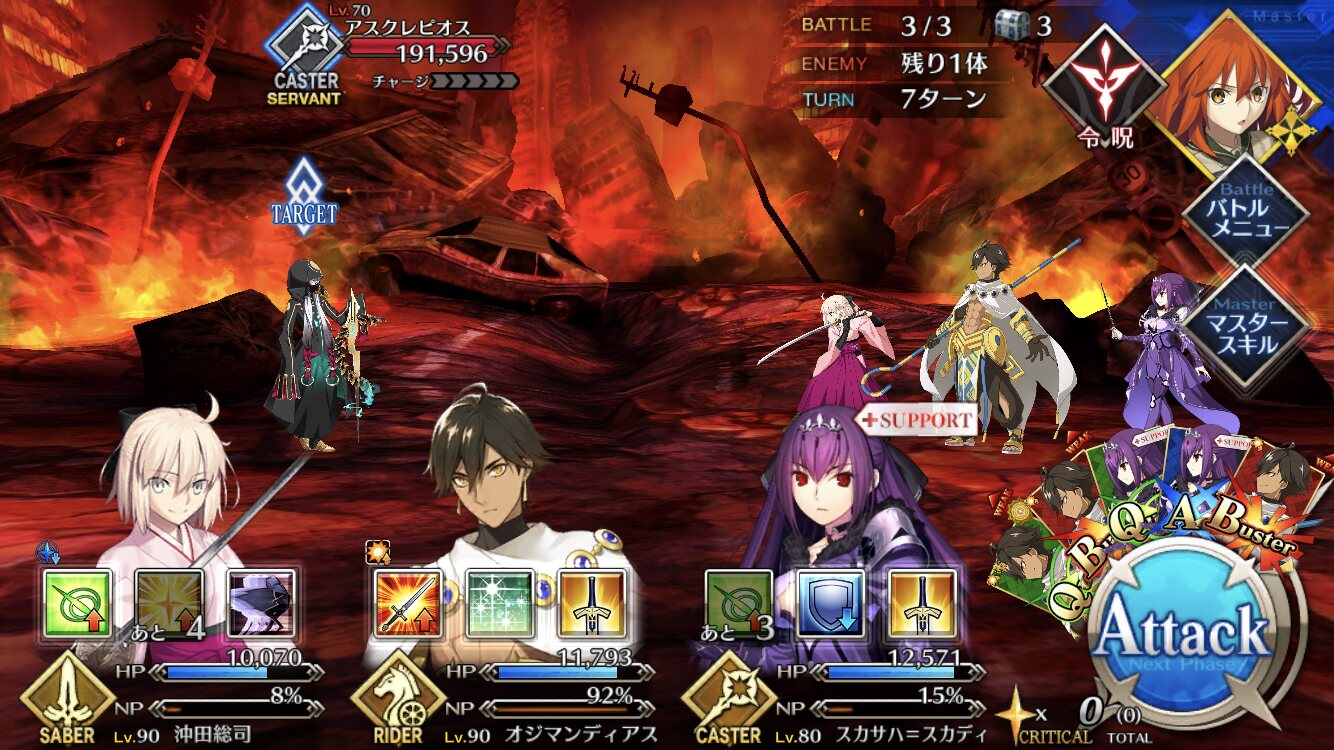This screenshot has width=1334, height=750.
Task: Use Skadi's blue shield defense-down skill
Action: 831,604
